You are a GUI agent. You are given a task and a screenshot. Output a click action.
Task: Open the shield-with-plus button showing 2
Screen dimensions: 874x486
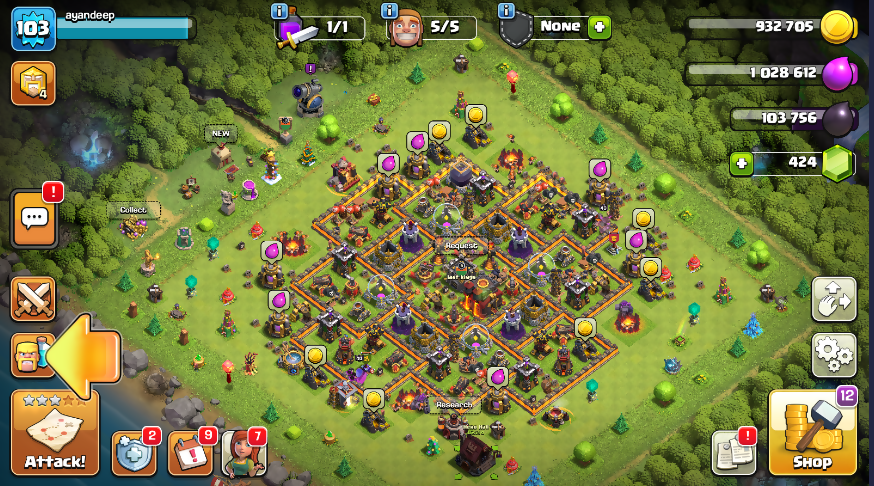(133, 454)
